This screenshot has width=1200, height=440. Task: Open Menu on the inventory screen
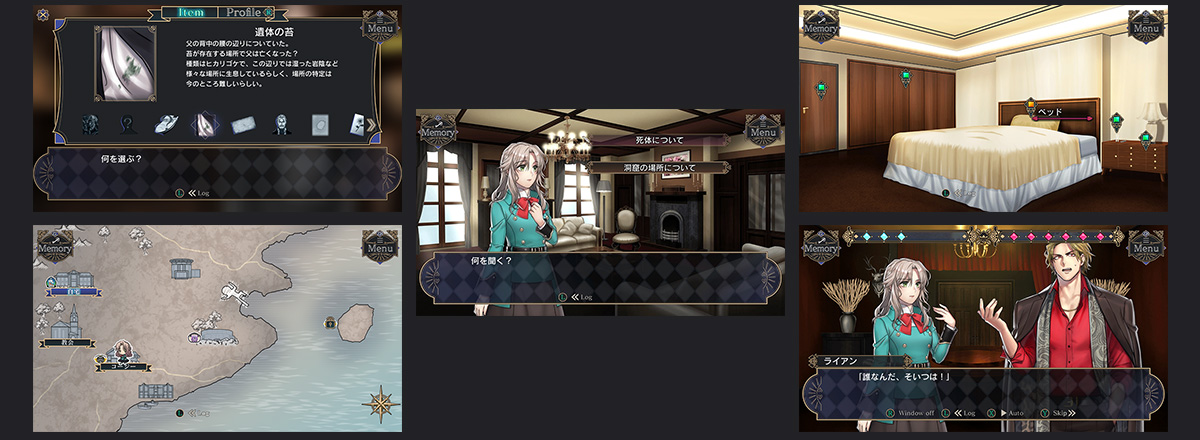(x=378, y=25)
